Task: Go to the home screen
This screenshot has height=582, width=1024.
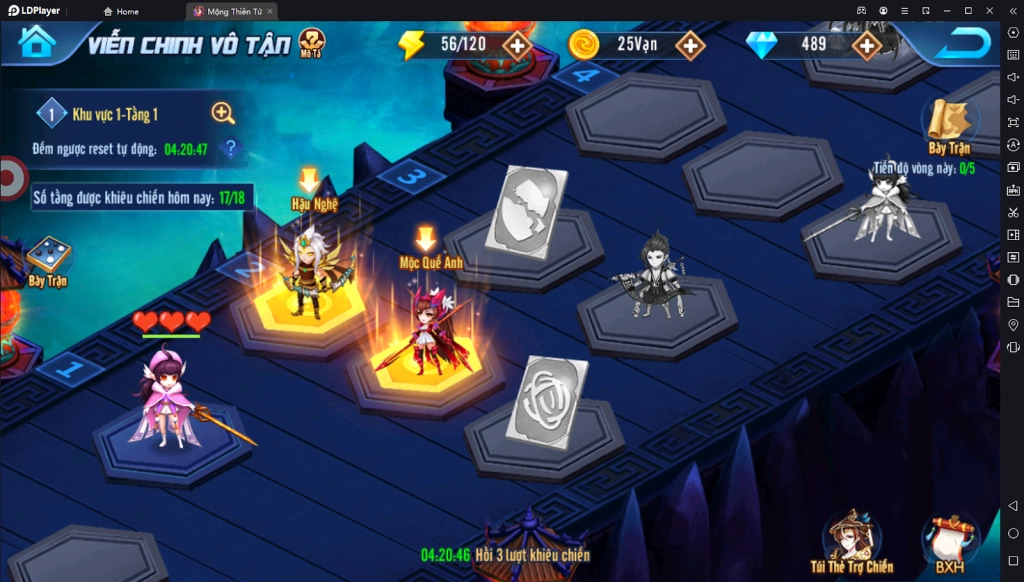Action: [x=37, y=43]
